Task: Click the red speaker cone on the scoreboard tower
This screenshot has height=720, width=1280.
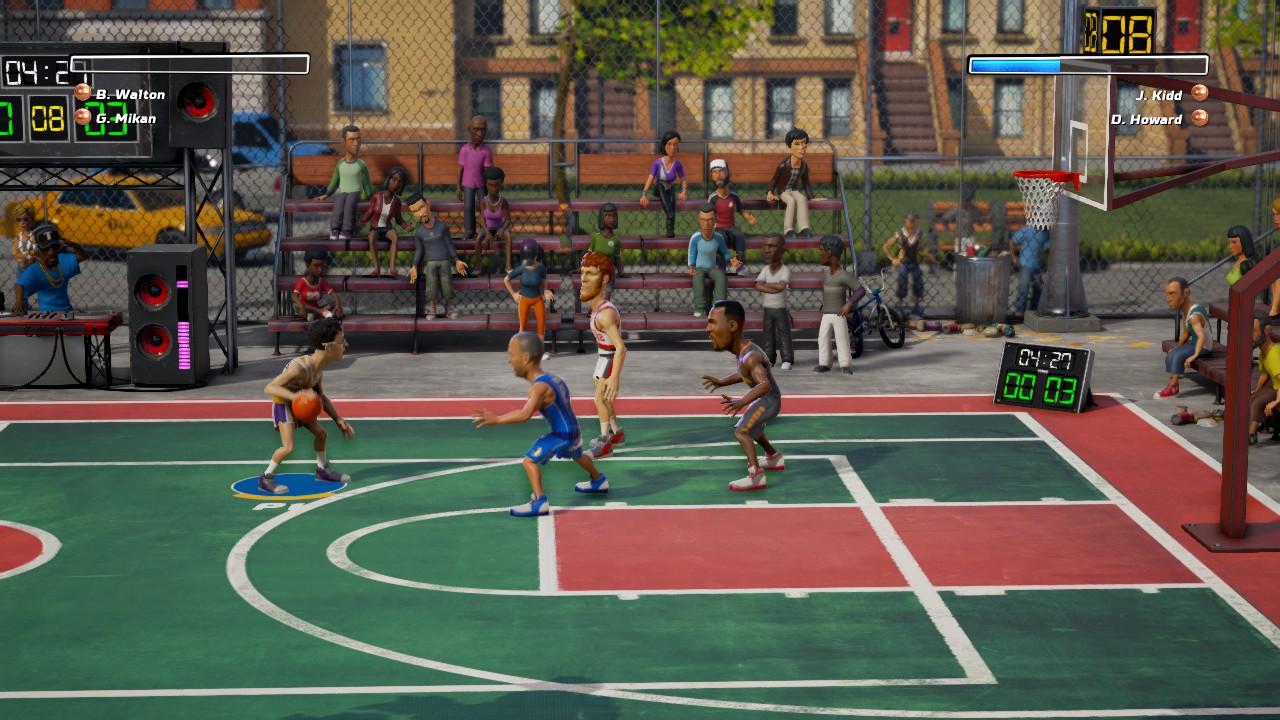Action: (x=197, y=100)
